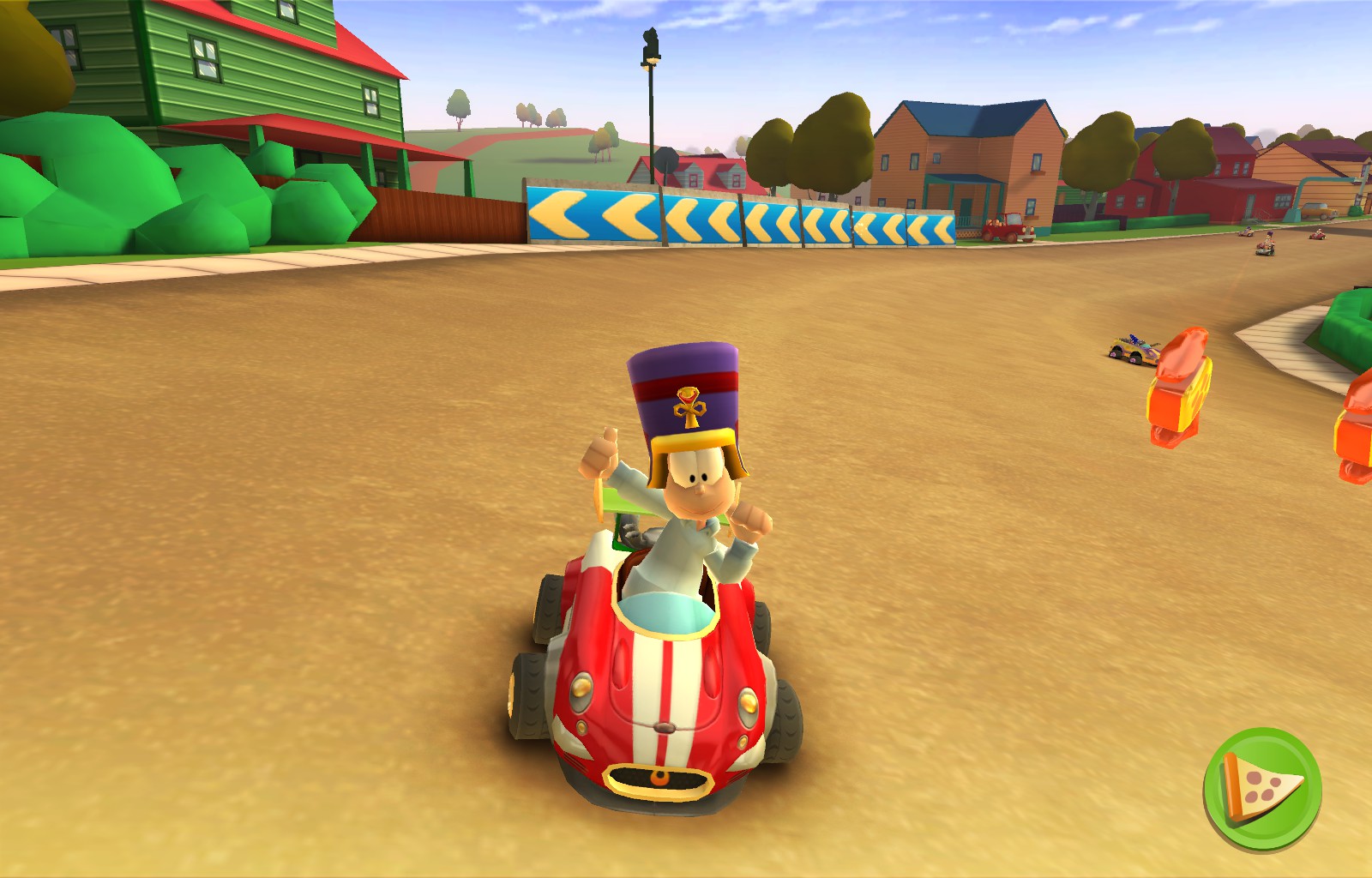Click the distant red kart on the right
The width and height of the screenshot is (1372, 878).
pyautogui.click(x=1318, y=237)
